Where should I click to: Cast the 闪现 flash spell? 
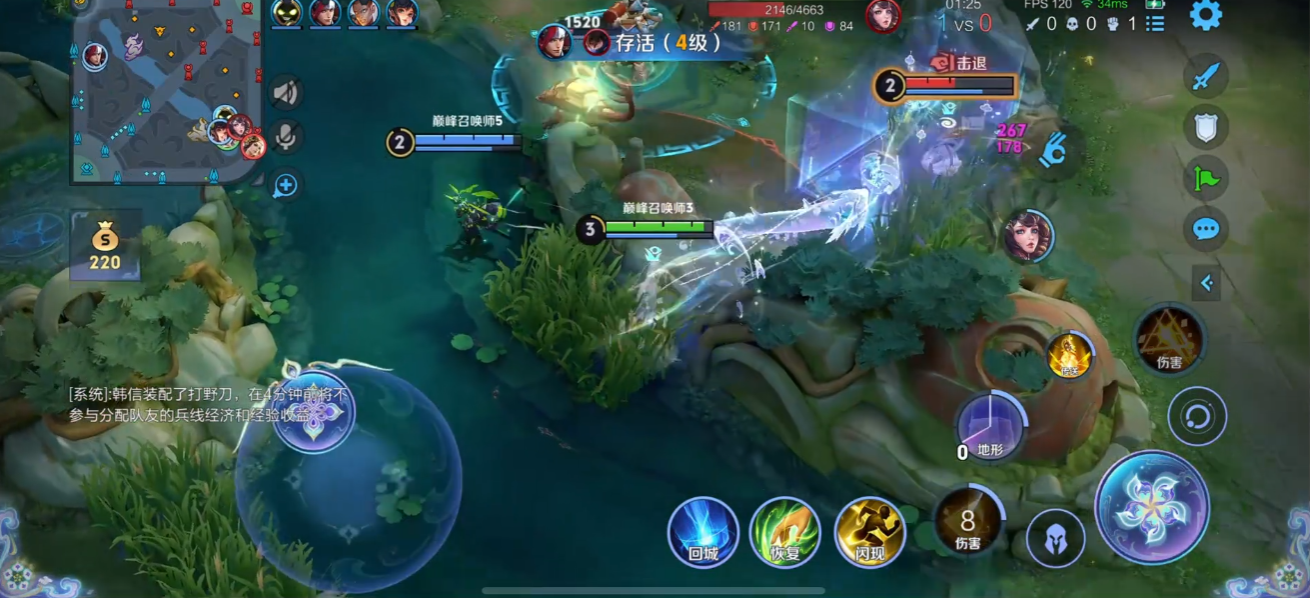pos(869,532)
